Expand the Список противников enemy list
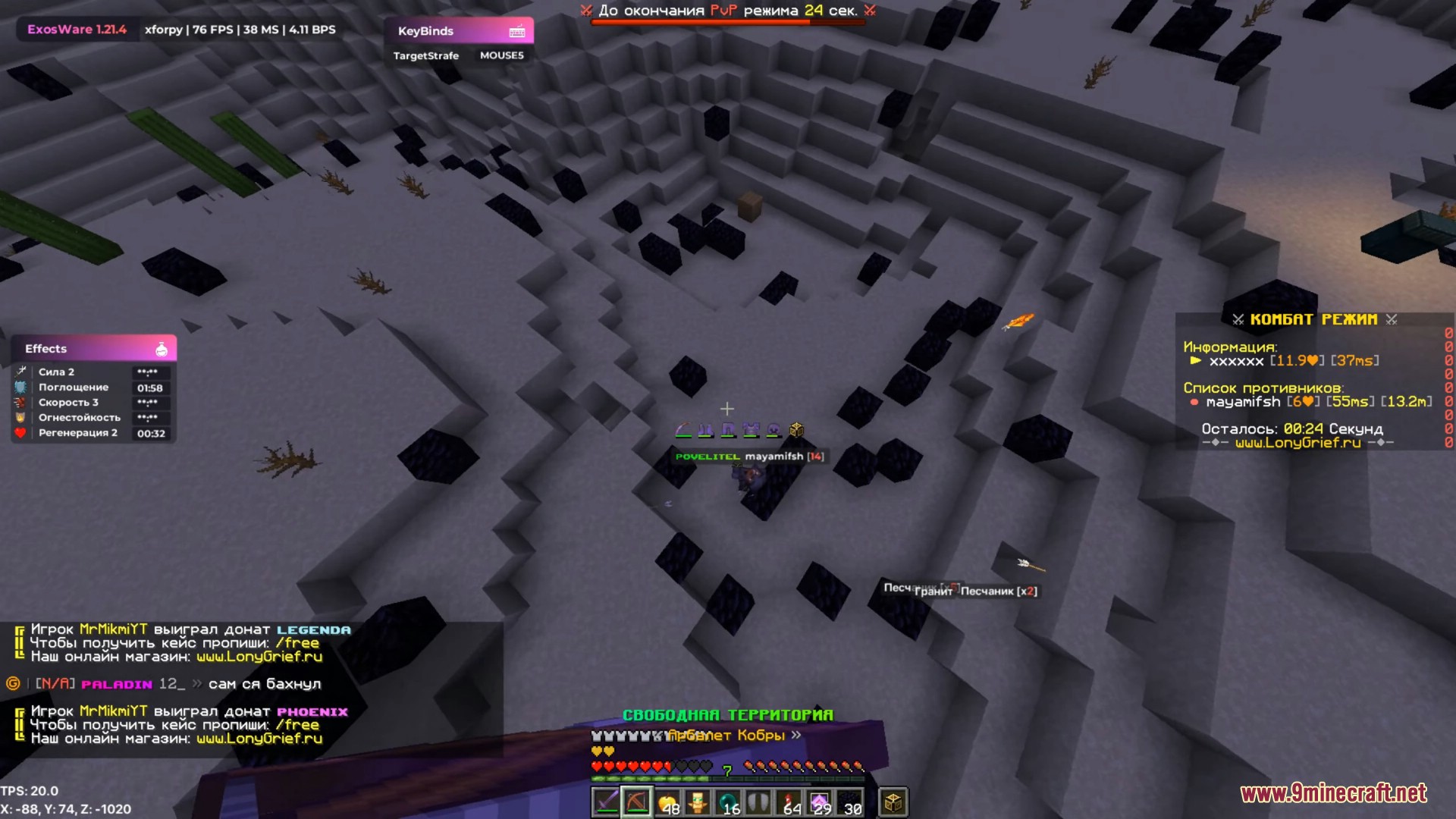 tap(1265, 387)
